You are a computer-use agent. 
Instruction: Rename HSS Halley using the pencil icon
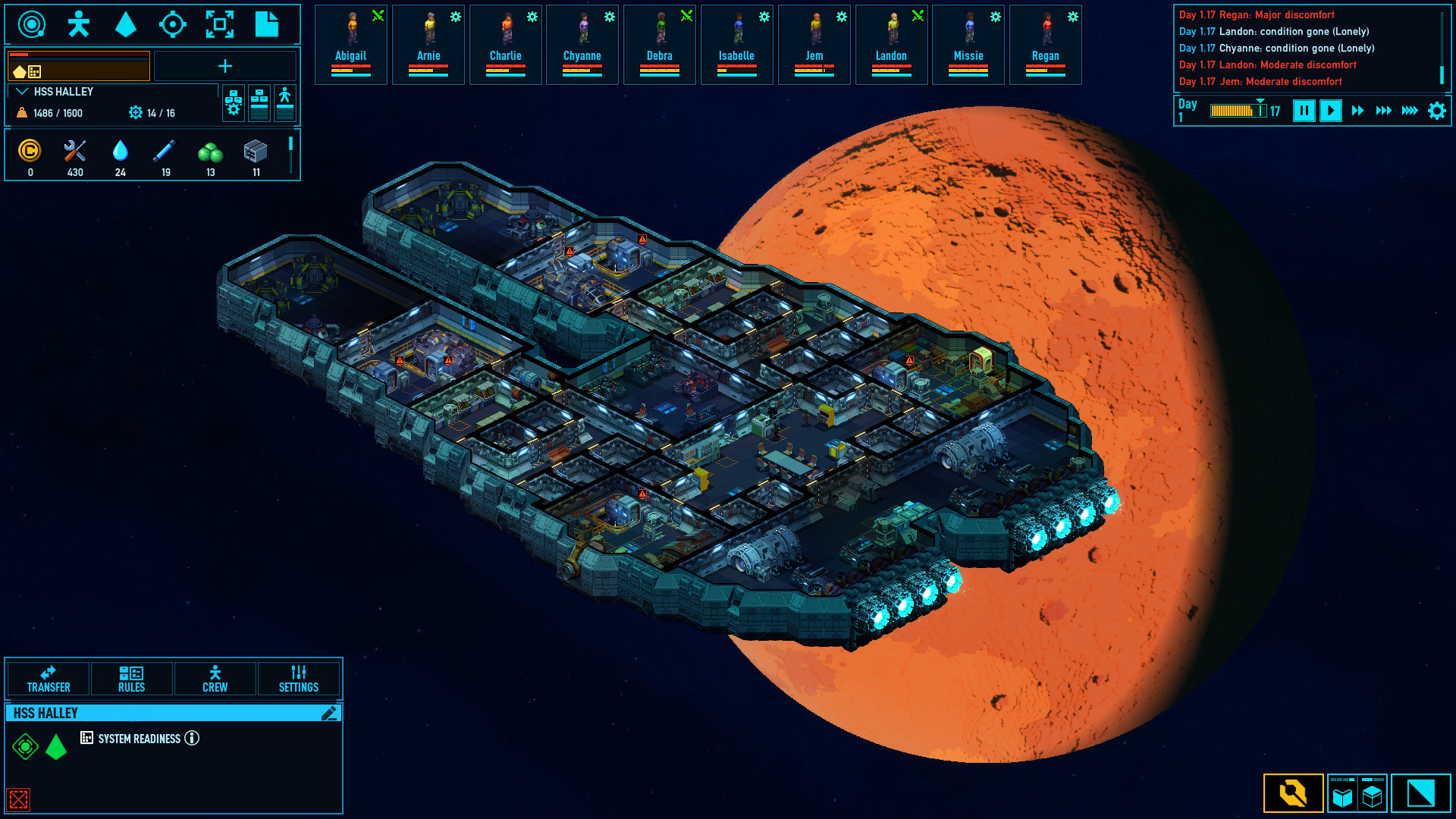click(x=329, y=713)
